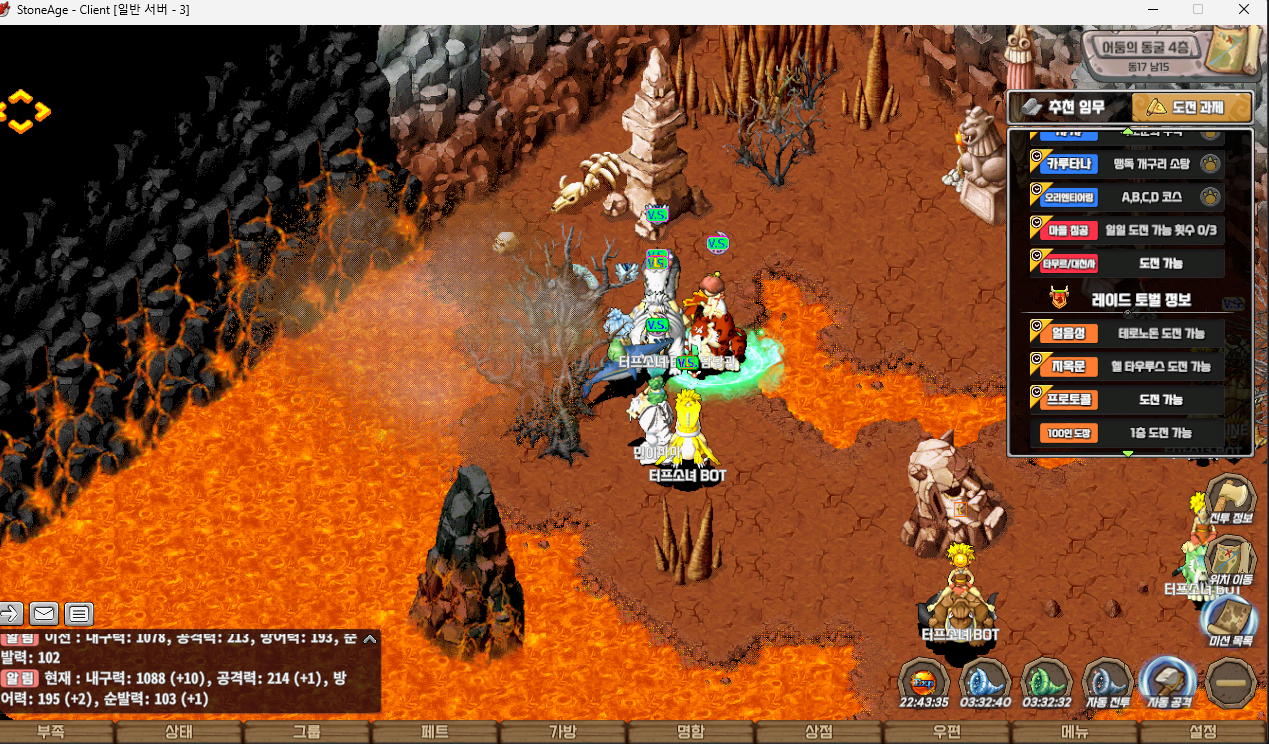Screen dimensions: 1269x744
Task: Click the envelope mail button above chat
Action: [x=44, y=613]
